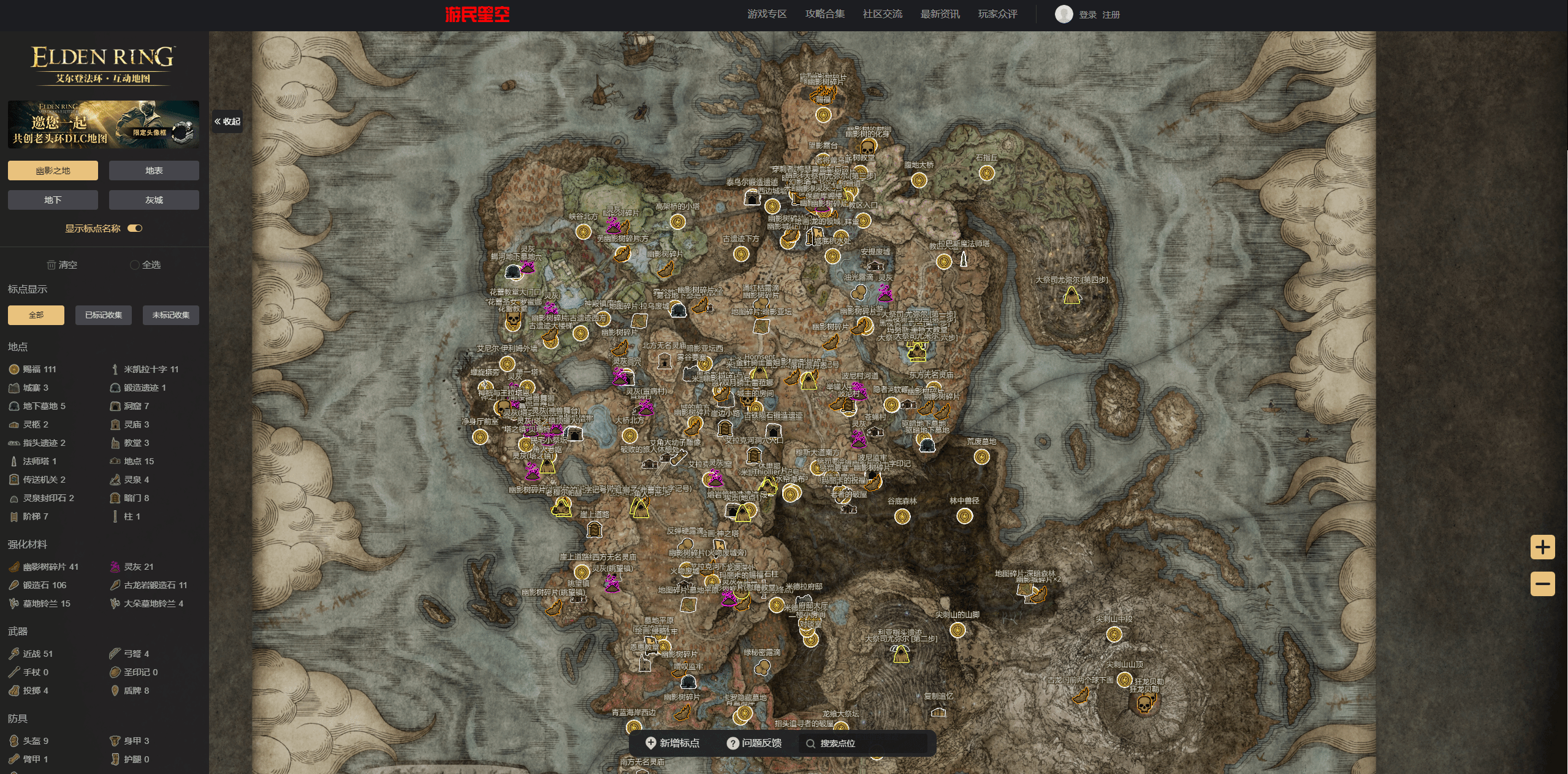Clear all markers with 清空
Viewport: 1568px width, 774px height.
click(62, 265)
